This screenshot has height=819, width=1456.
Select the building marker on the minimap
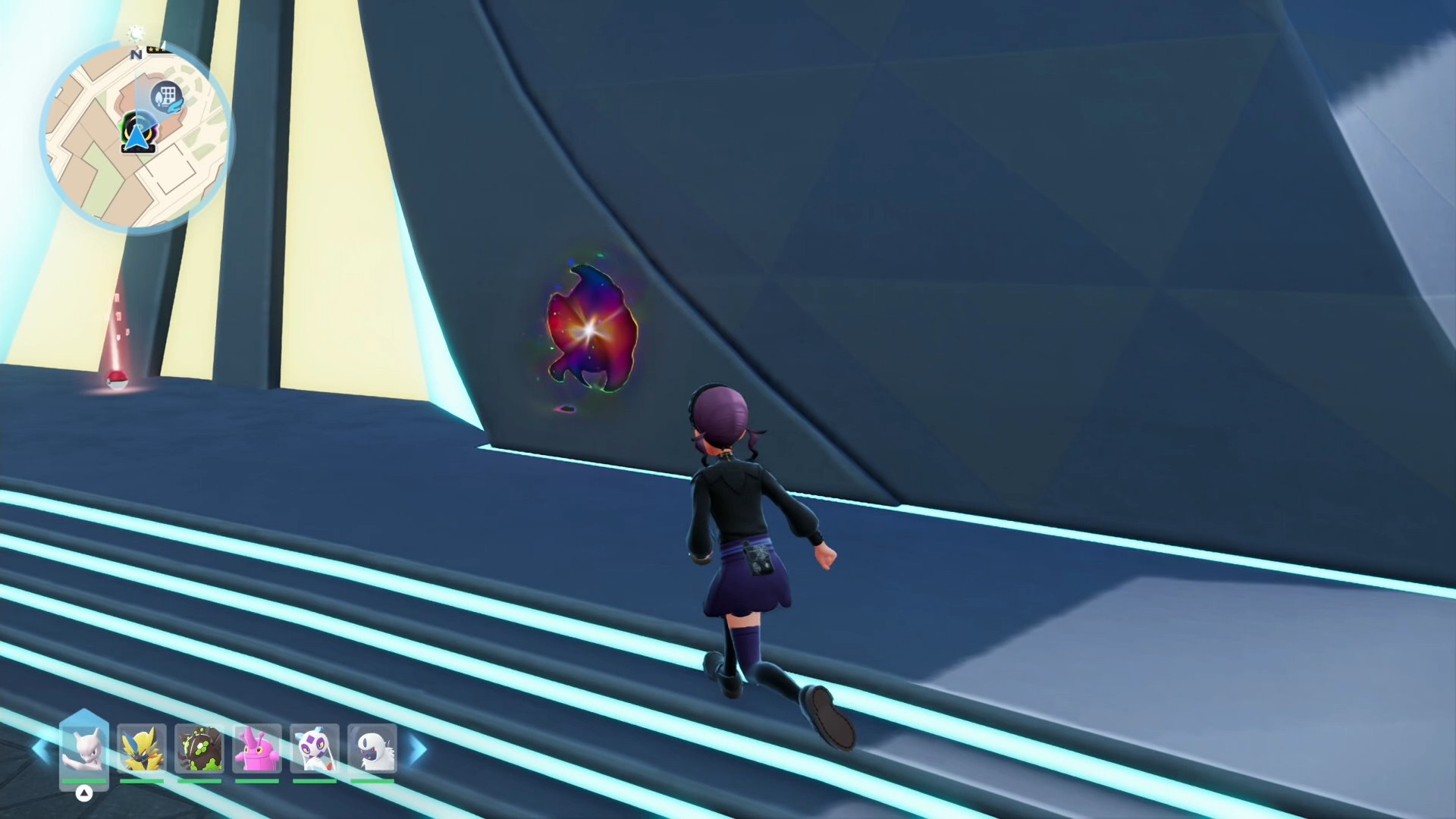[x=167, y=96]
